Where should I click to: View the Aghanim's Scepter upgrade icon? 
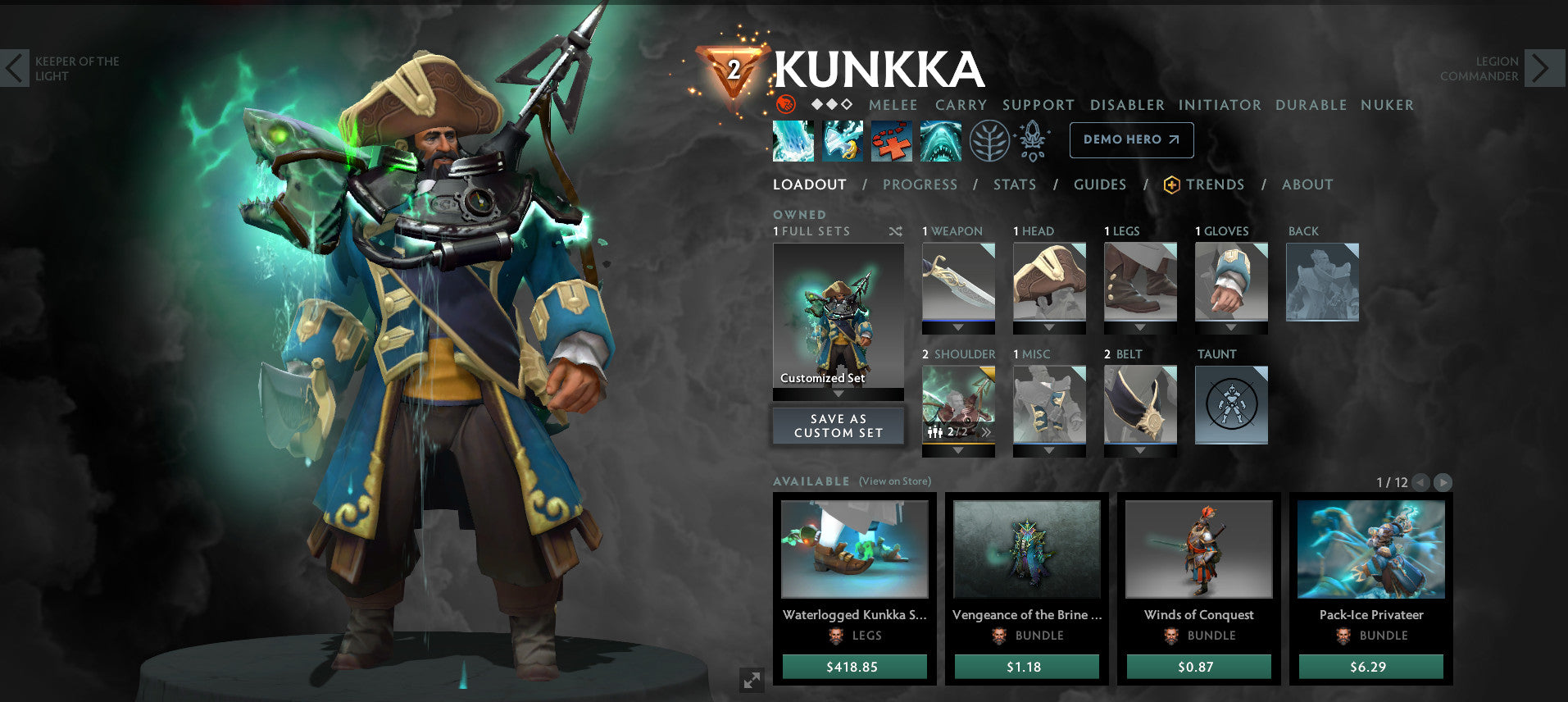click(1034, 139)
